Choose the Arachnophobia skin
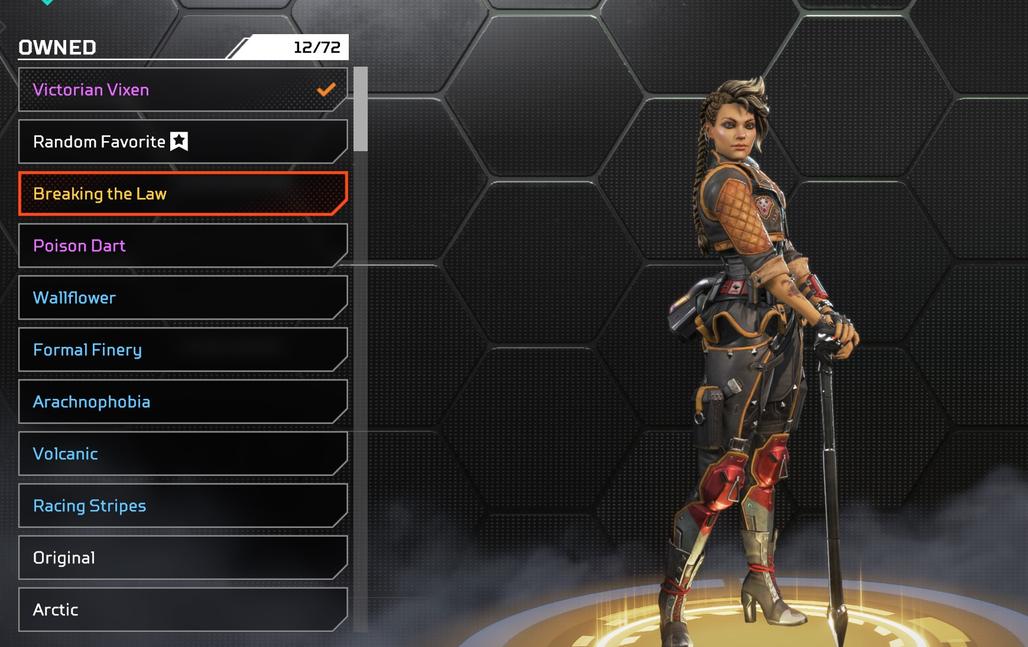 click(182, 402)
